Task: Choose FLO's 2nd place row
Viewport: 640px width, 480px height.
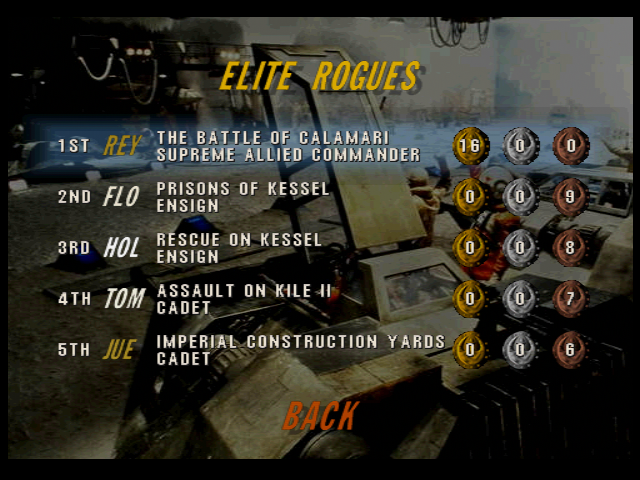Action: tap(121, 197)
